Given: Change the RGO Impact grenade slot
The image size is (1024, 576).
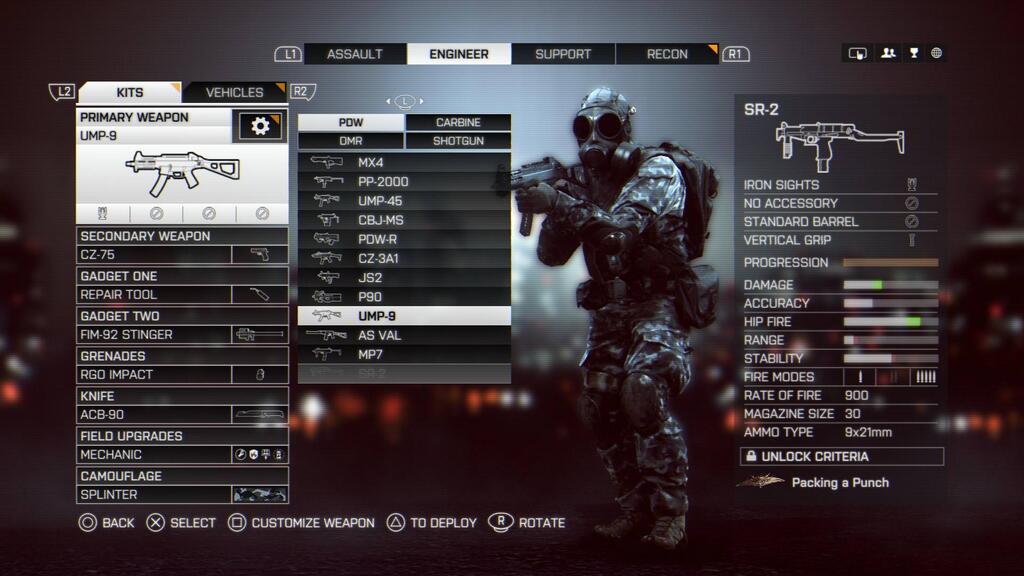Looking at the screenshot, I should coord(182,375).
